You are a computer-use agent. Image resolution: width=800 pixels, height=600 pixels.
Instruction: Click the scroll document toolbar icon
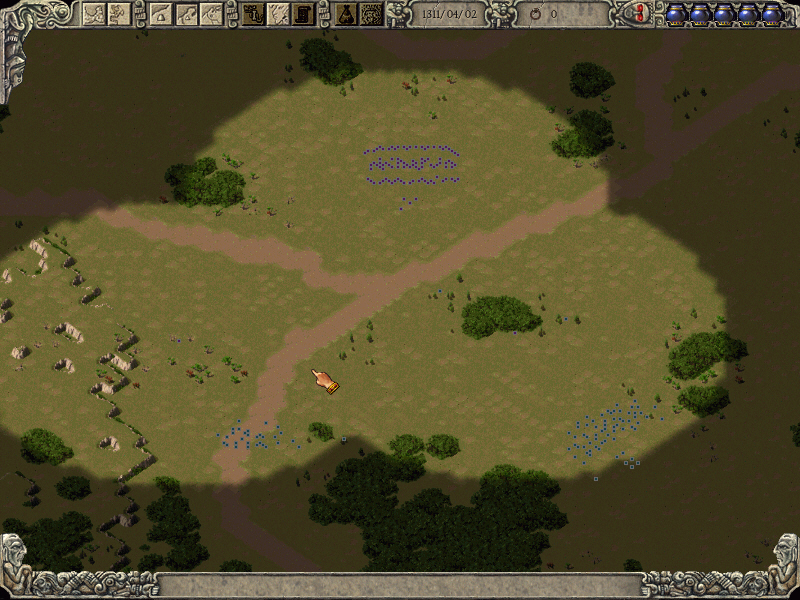click(x=303, y=13)
